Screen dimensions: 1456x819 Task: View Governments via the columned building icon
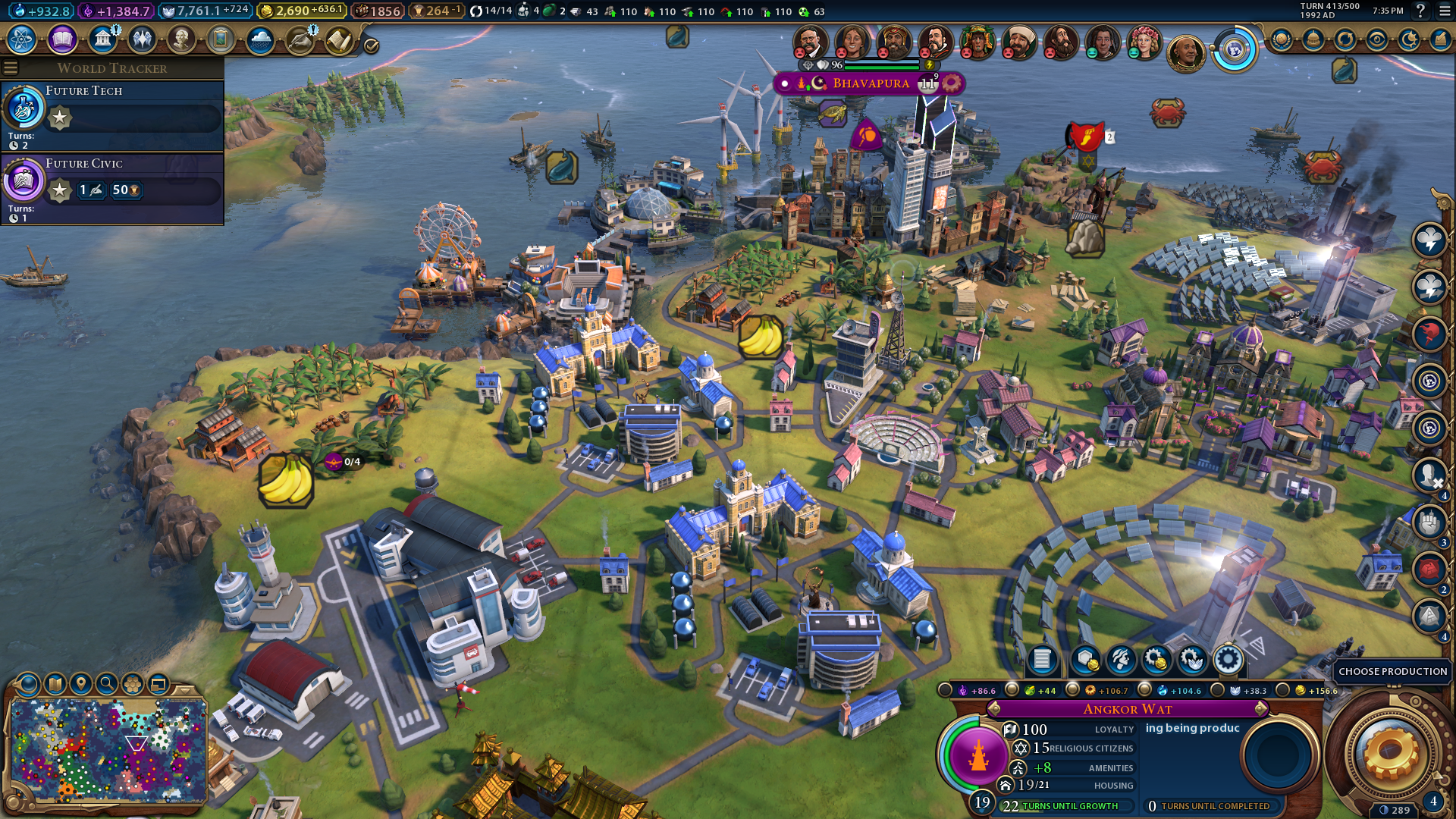102,39
